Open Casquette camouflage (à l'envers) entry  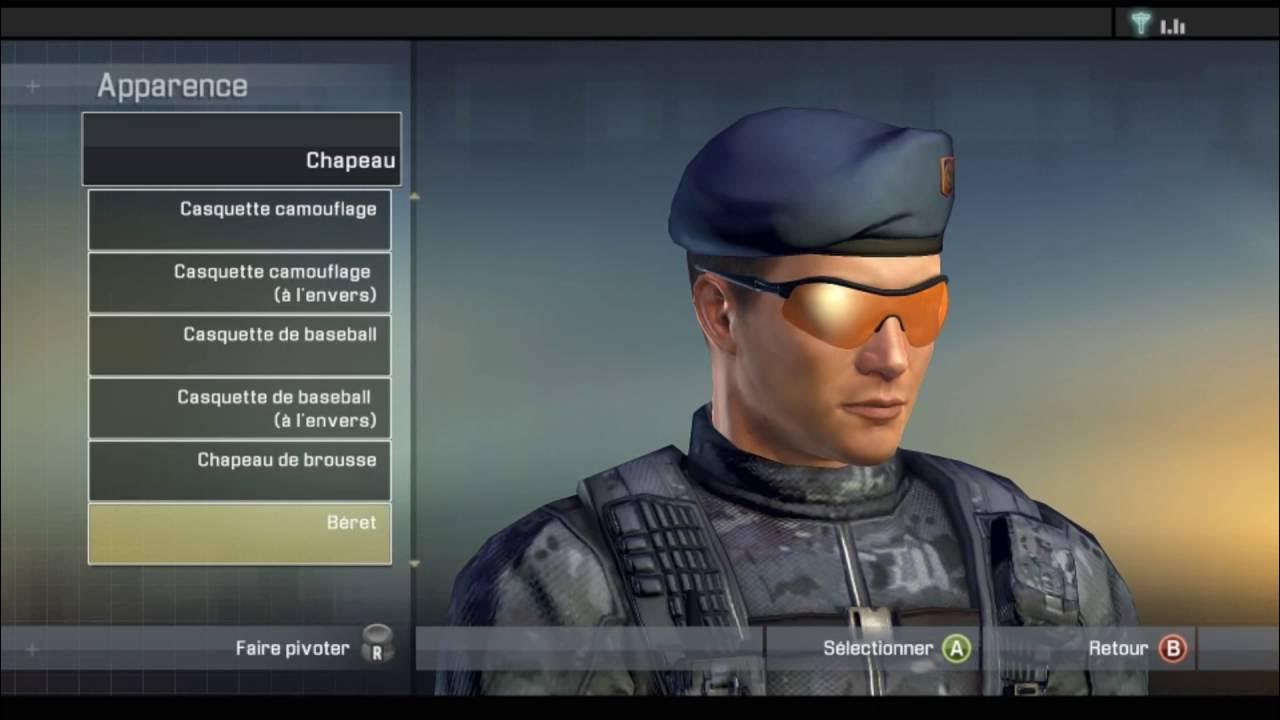(x=240, y=281)
